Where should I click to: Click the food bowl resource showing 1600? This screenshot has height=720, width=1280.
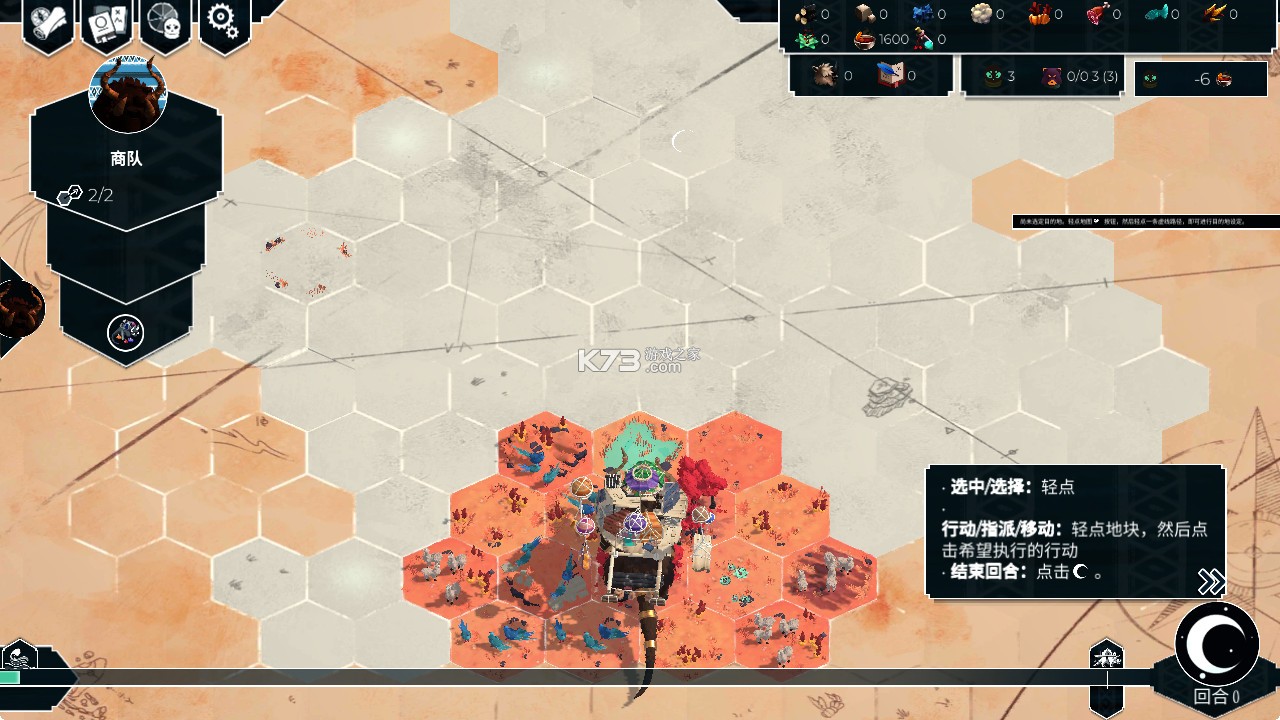pos(865,40)
